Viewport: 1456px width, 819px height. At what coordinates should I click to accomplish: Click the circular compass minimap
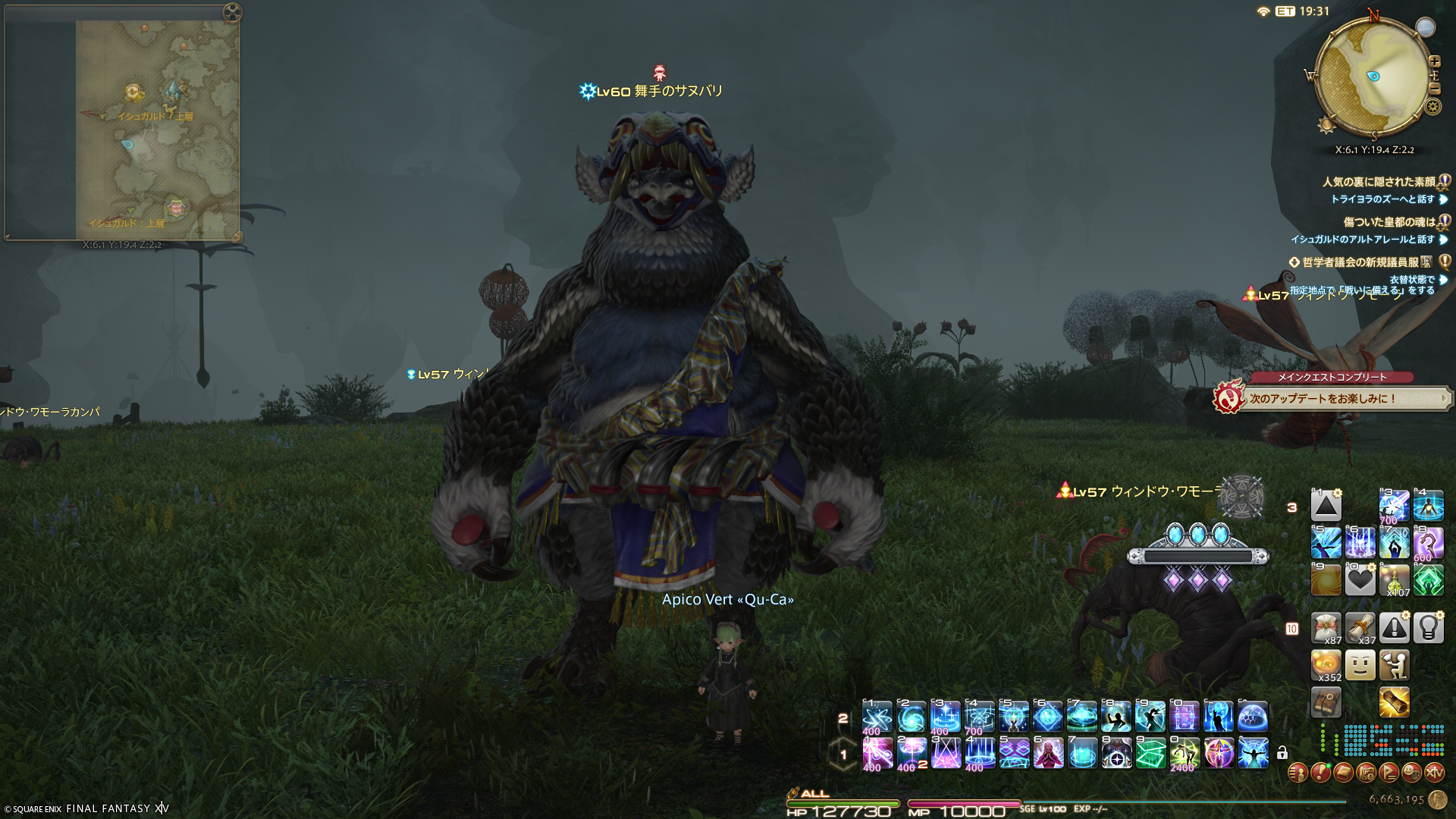1373,76
